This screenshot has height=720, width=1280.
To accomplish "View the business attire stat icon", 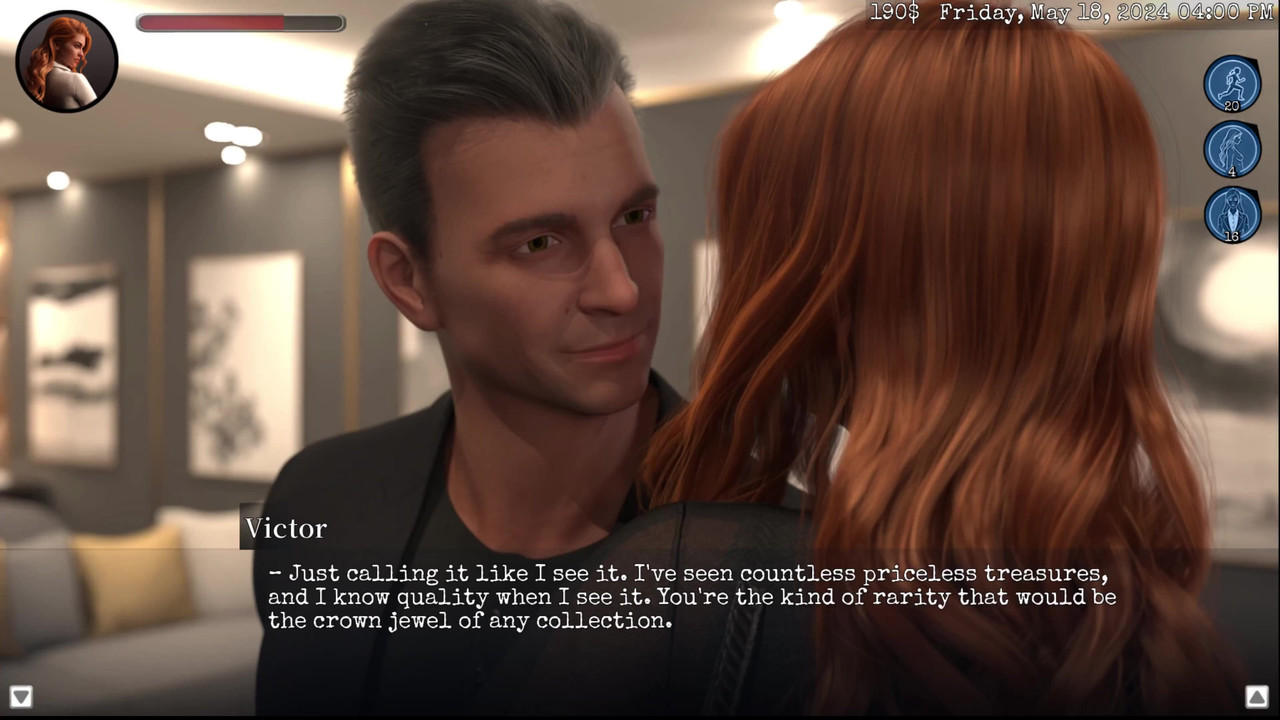I will [x=1232, y=215].
